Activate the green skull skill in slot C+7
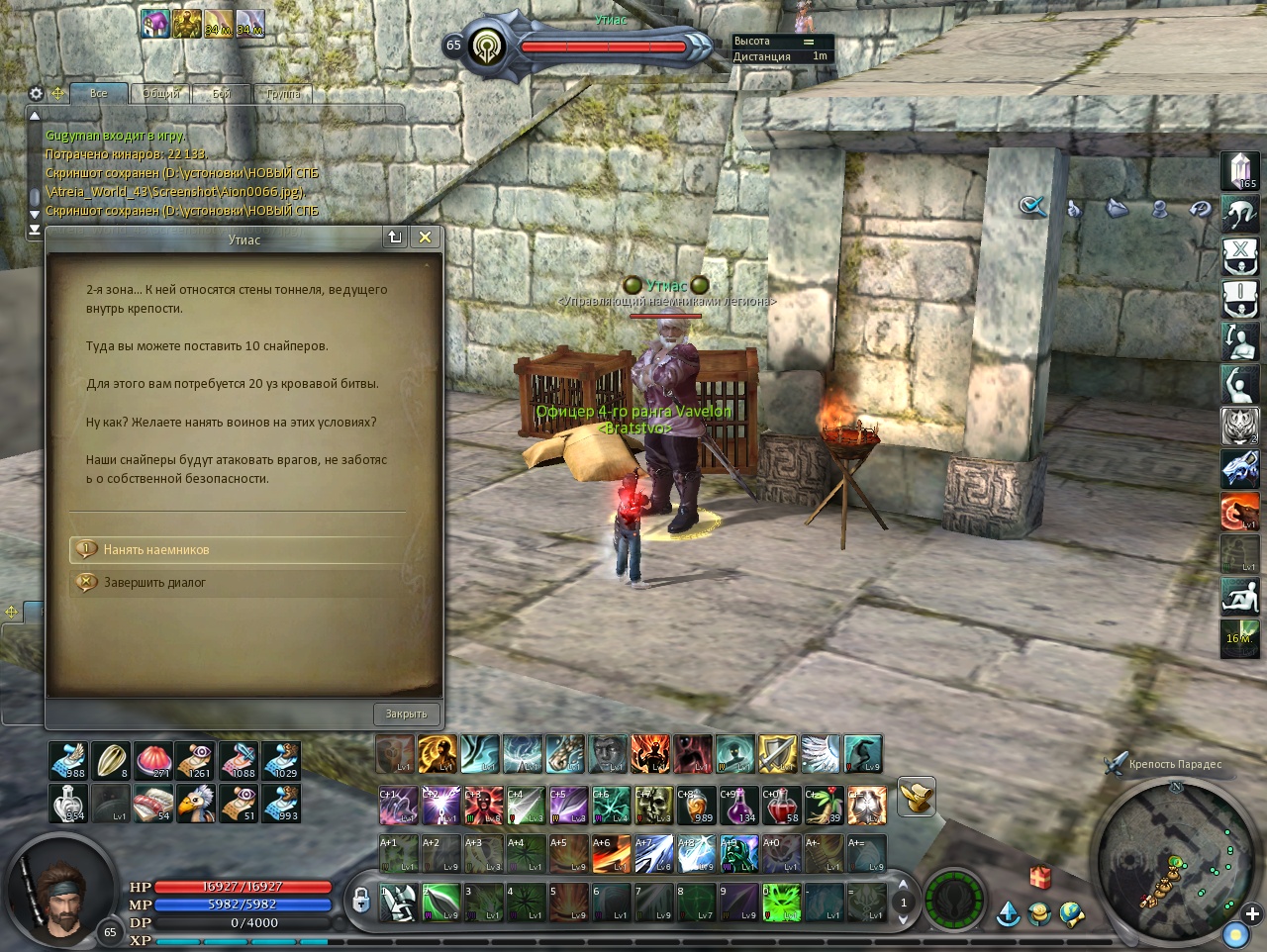Image resolution: width=1267 pixels, height=952 pixels. tap(654, 806)
